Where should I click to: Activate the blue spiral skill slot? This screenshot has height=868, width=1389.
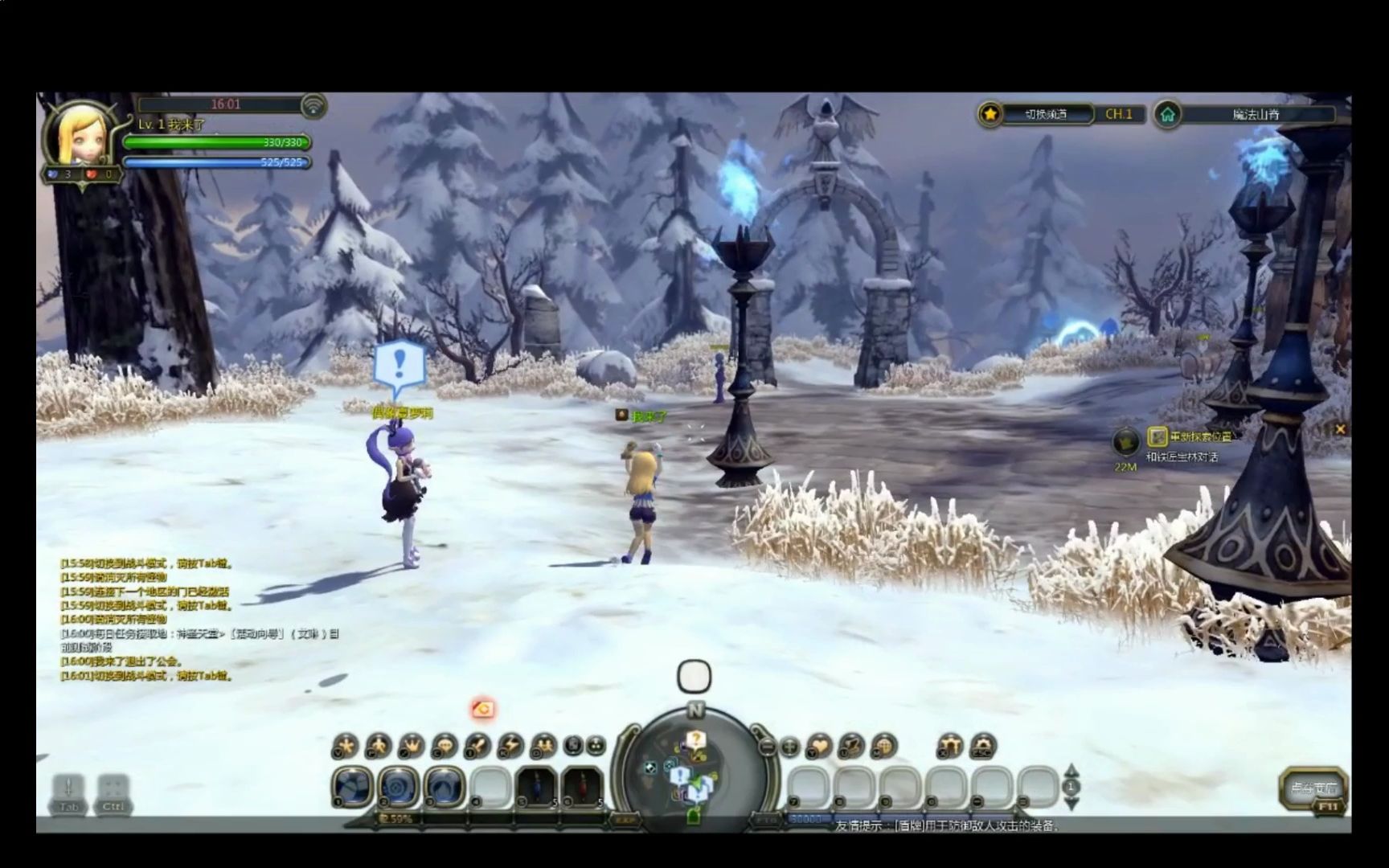tap(399, 786)
